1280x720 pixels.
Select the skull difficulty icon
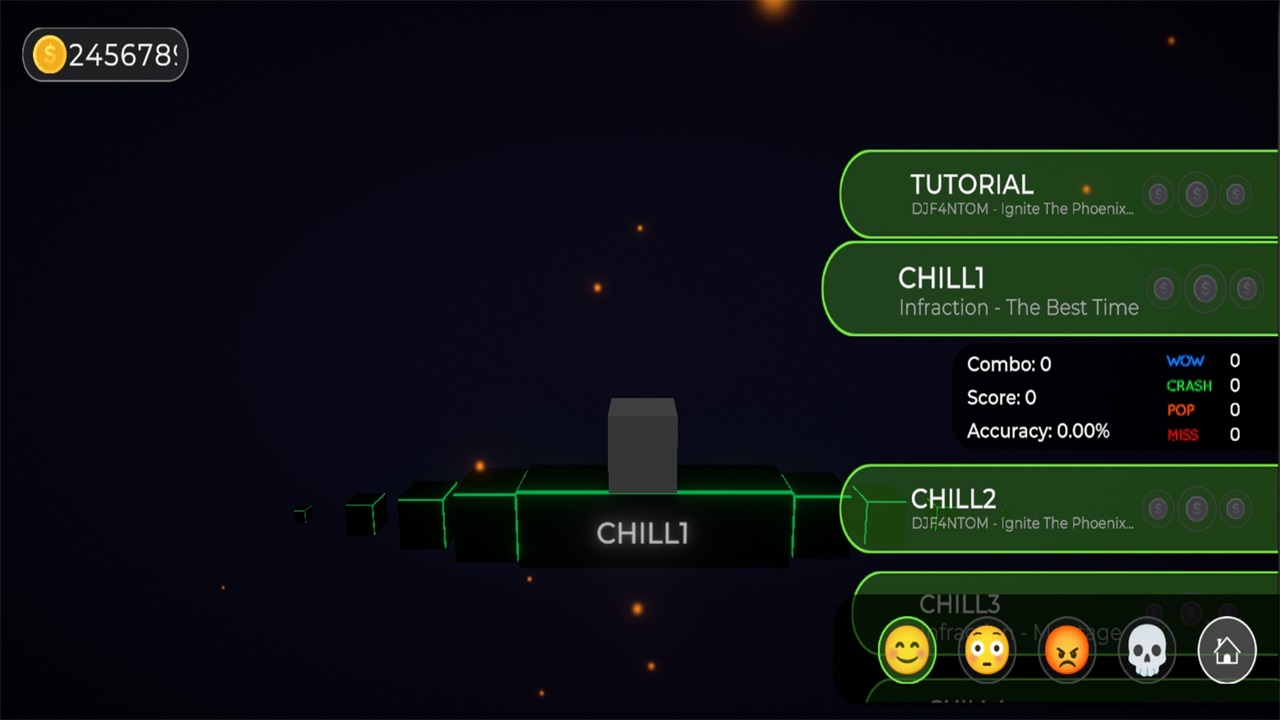(1147, 651)
